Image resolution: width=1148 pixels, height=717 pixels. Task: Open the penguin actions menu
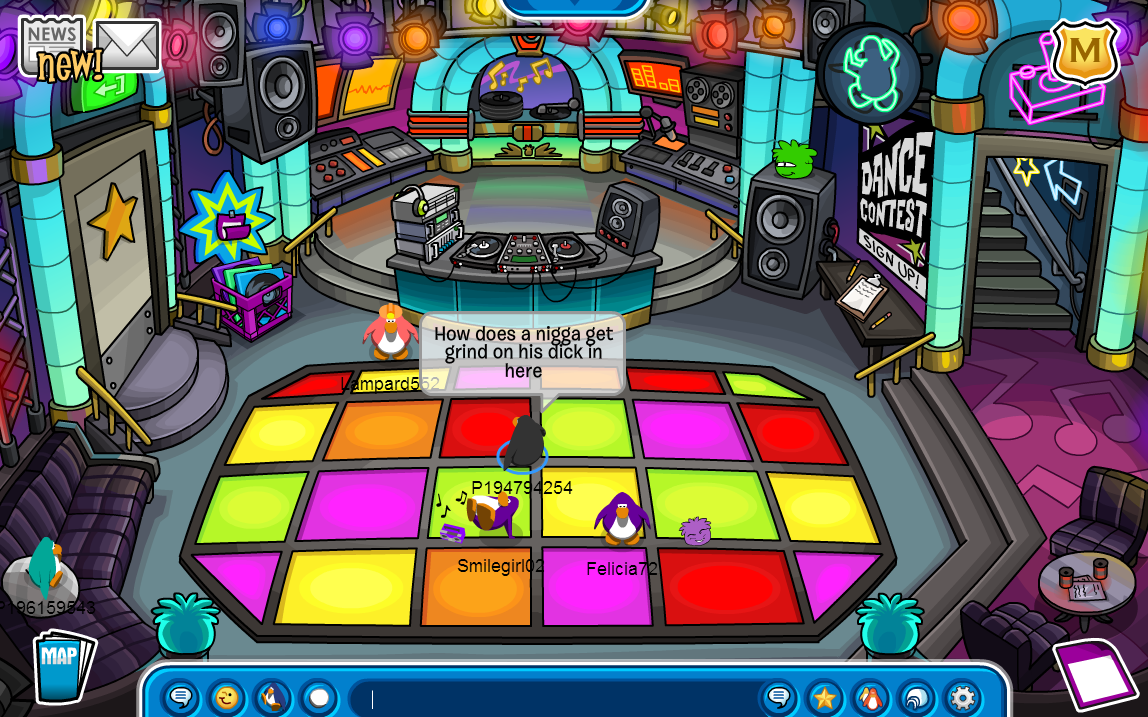tap(273, 697)
